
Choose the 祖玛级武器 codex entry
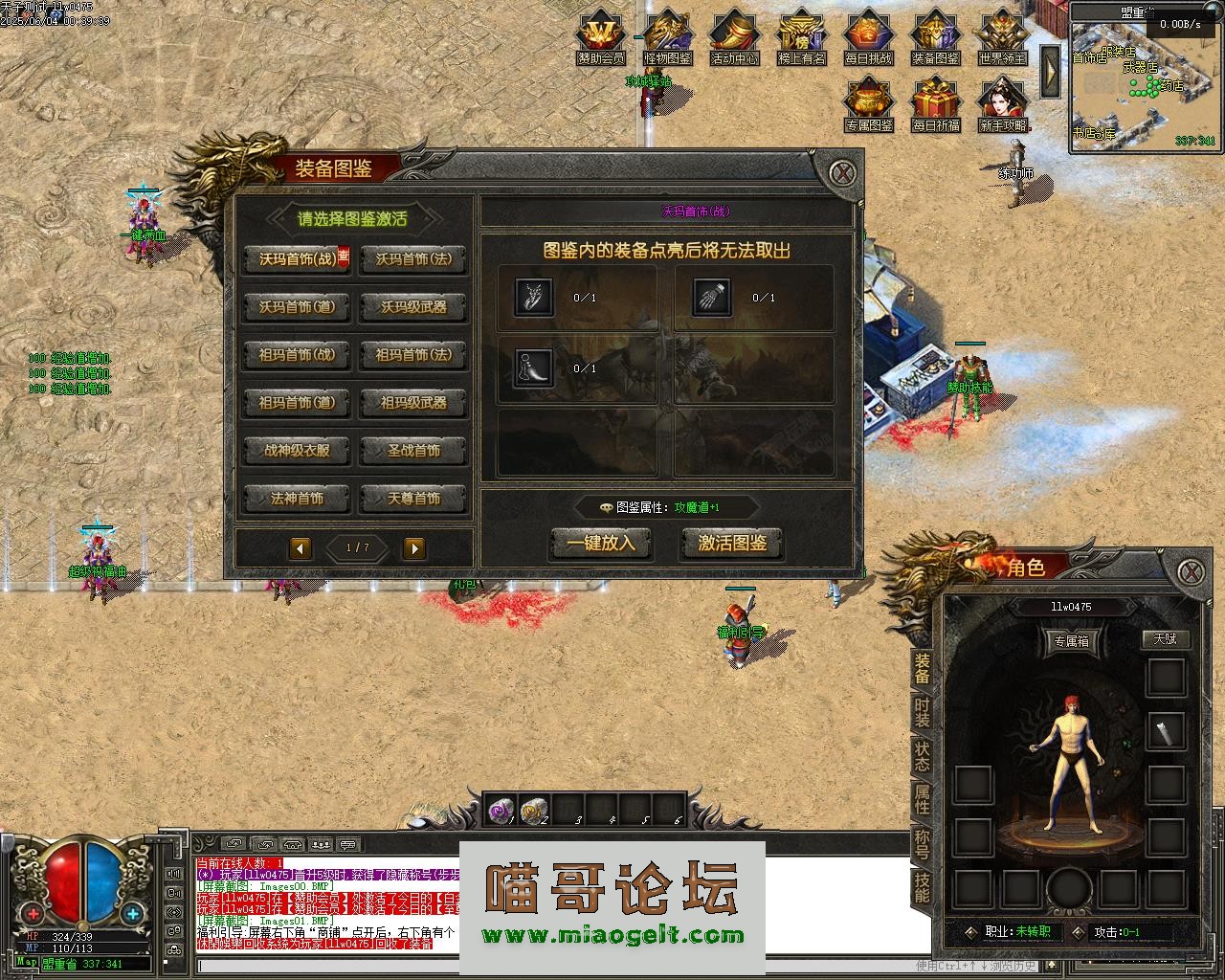coord(413,403)
